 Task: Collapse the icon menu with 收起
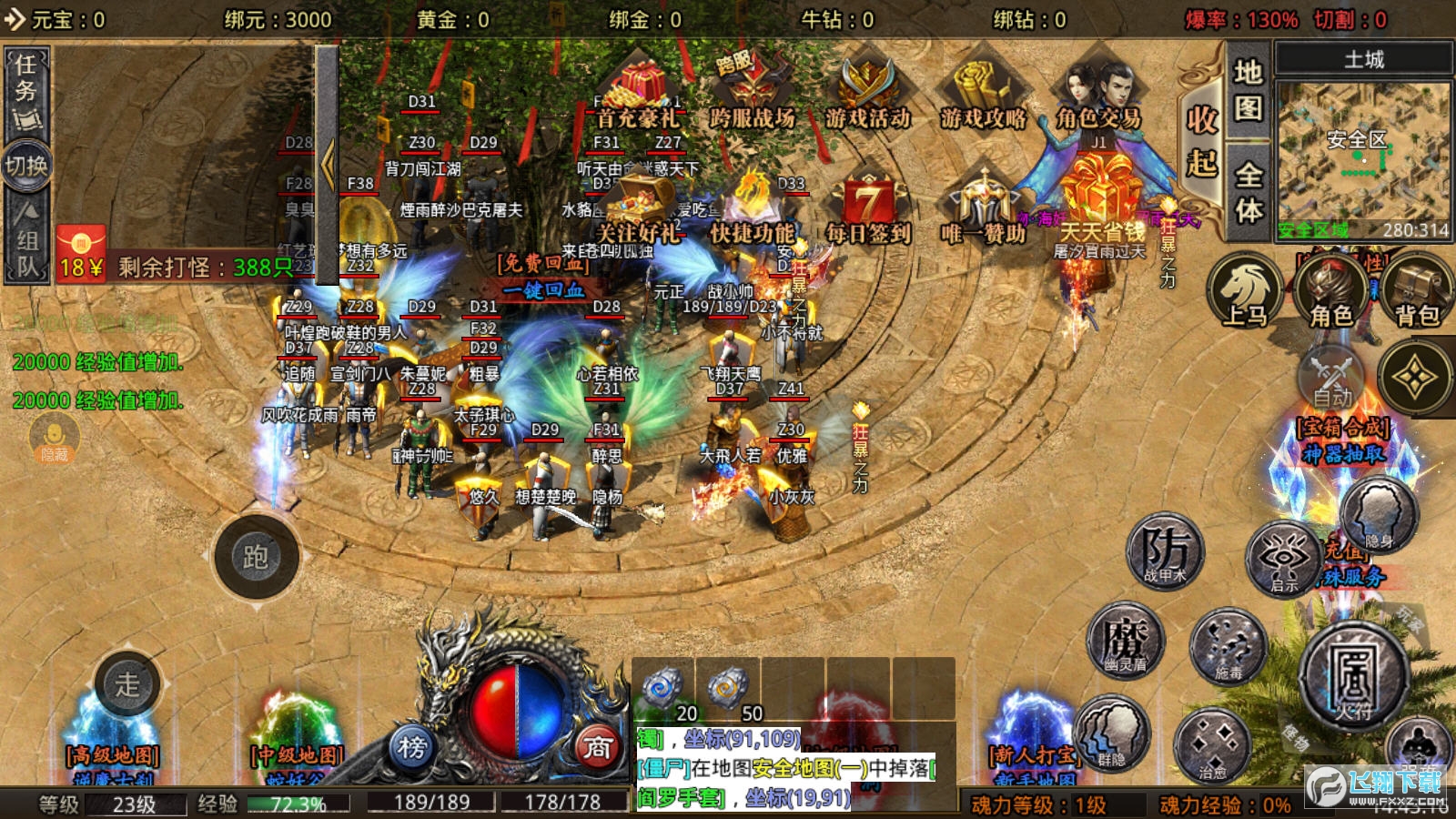(x=1201, y=141)
